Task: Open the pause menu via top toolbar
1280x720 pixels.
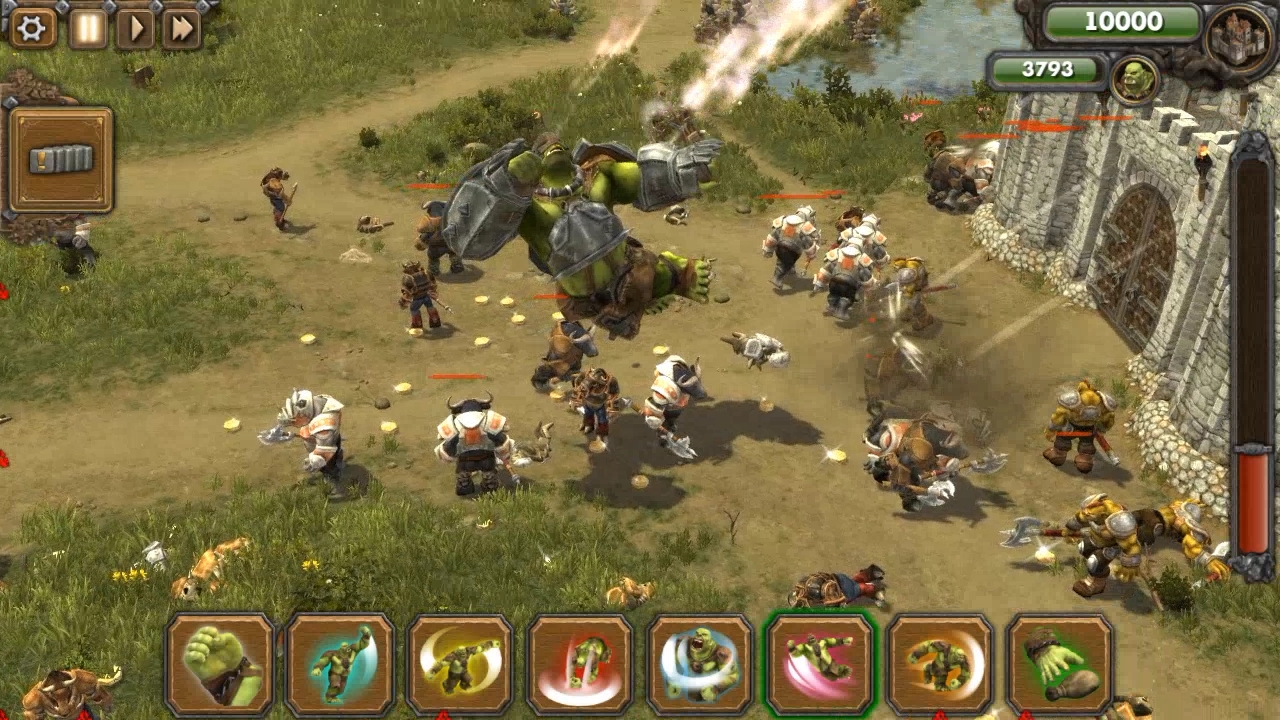Action: [86, 27]
